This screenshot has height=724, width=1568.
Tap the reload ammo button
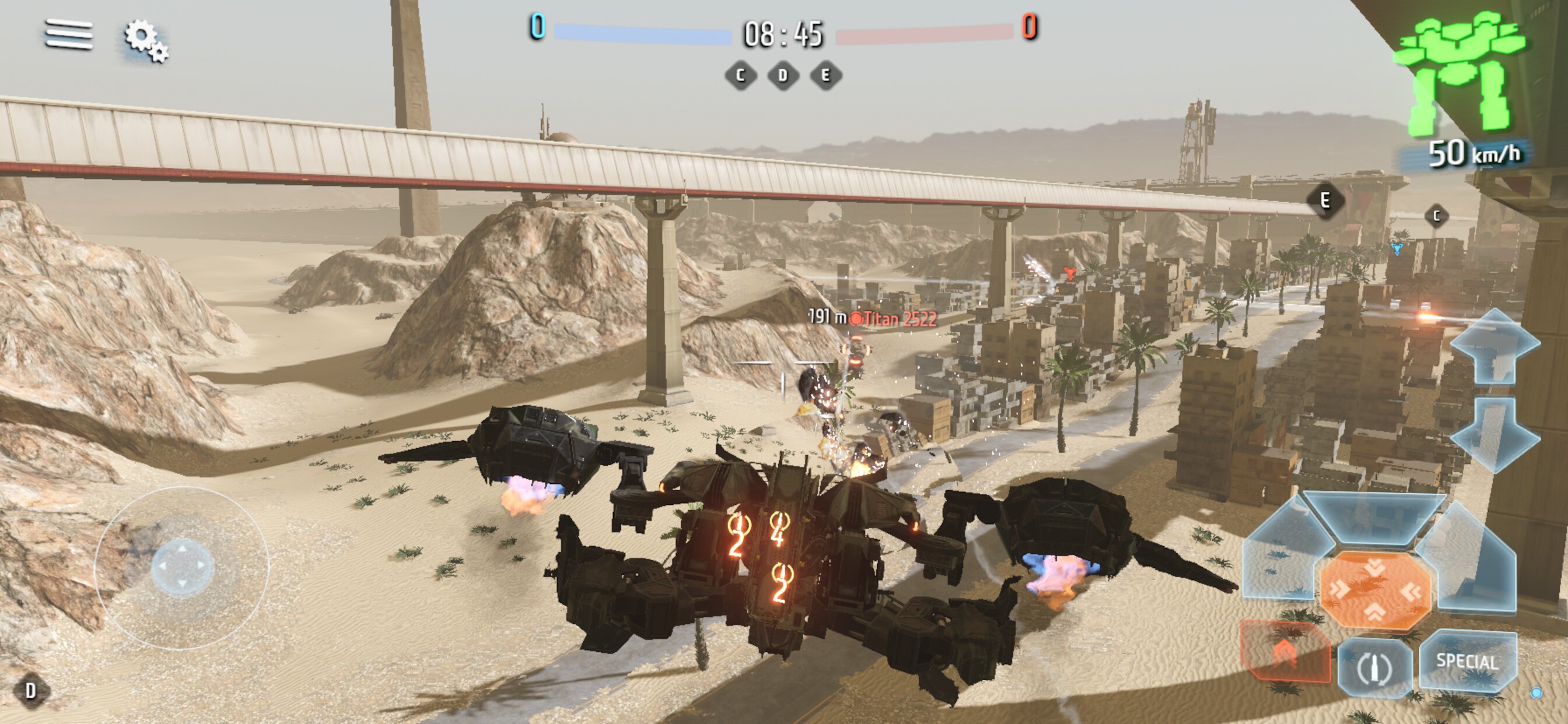tap(1374, 668)
